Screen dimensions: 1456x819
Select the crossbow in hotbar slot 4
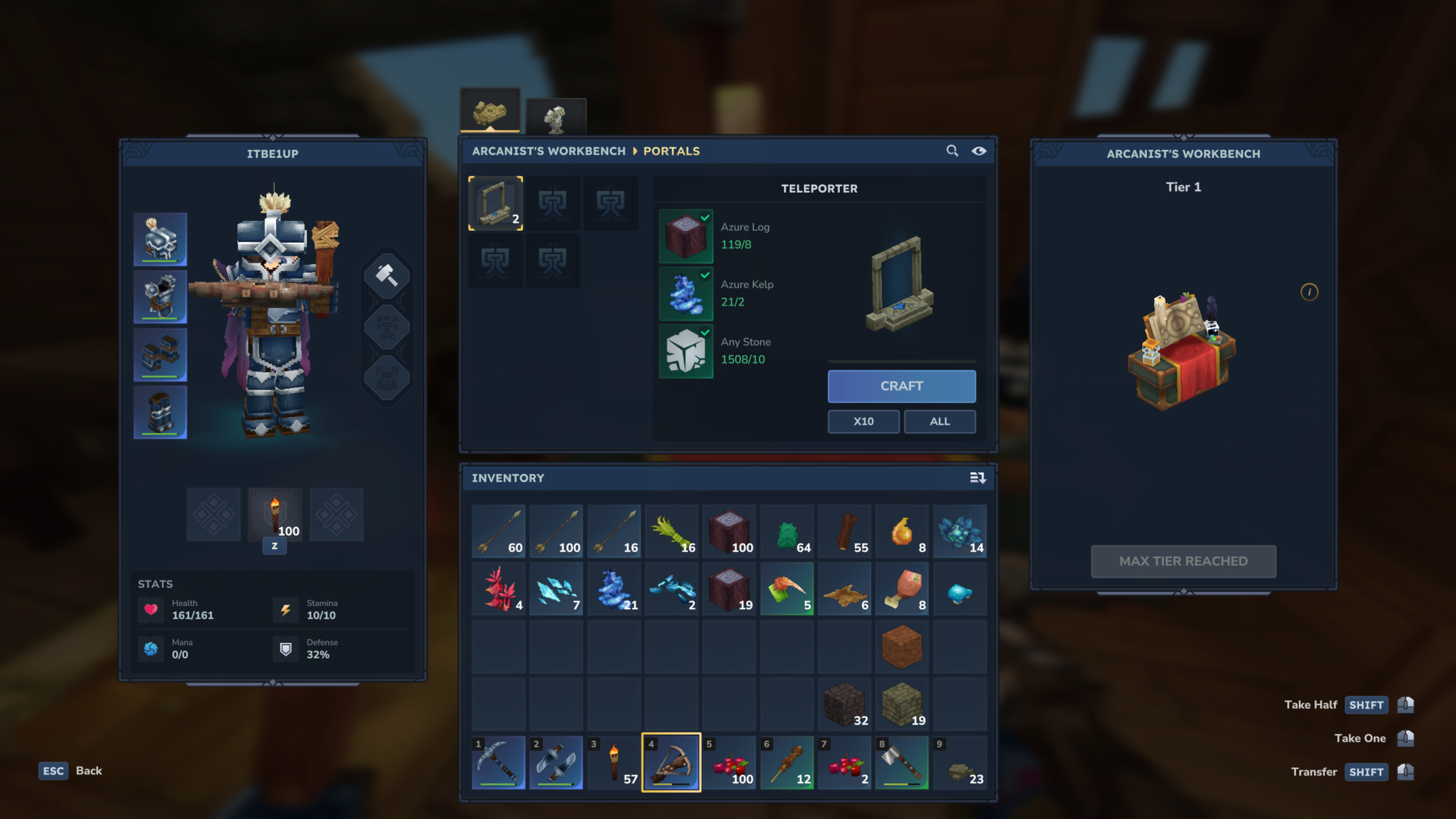[671, 762]
